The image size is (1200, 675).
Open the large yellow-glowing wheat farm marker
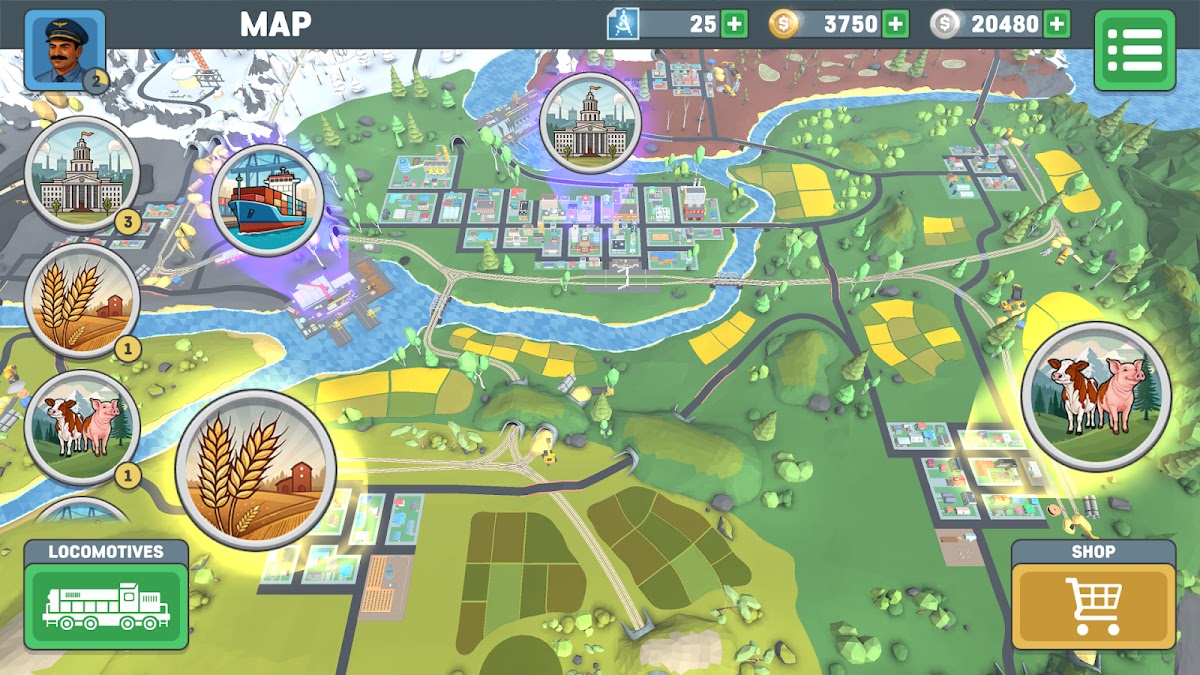256,469
